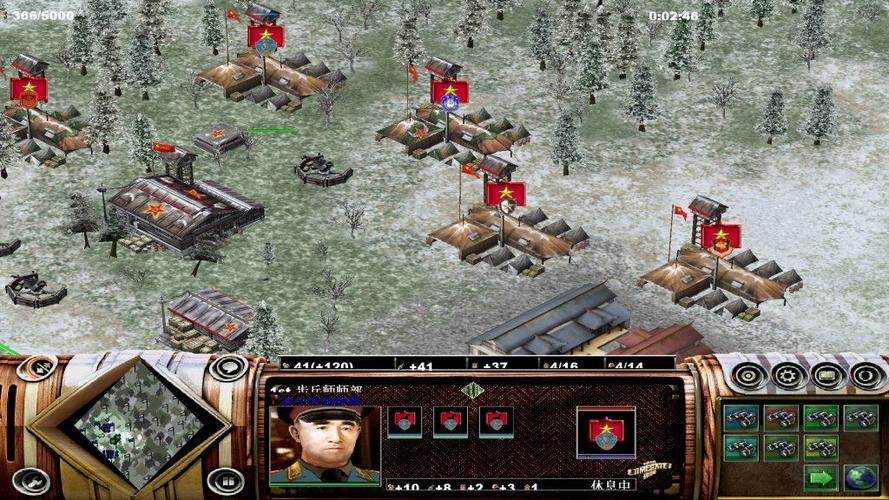Click the diamond-shaped minimap
Image resolution: width=889 pixels, height=500 pixels.
136,423
